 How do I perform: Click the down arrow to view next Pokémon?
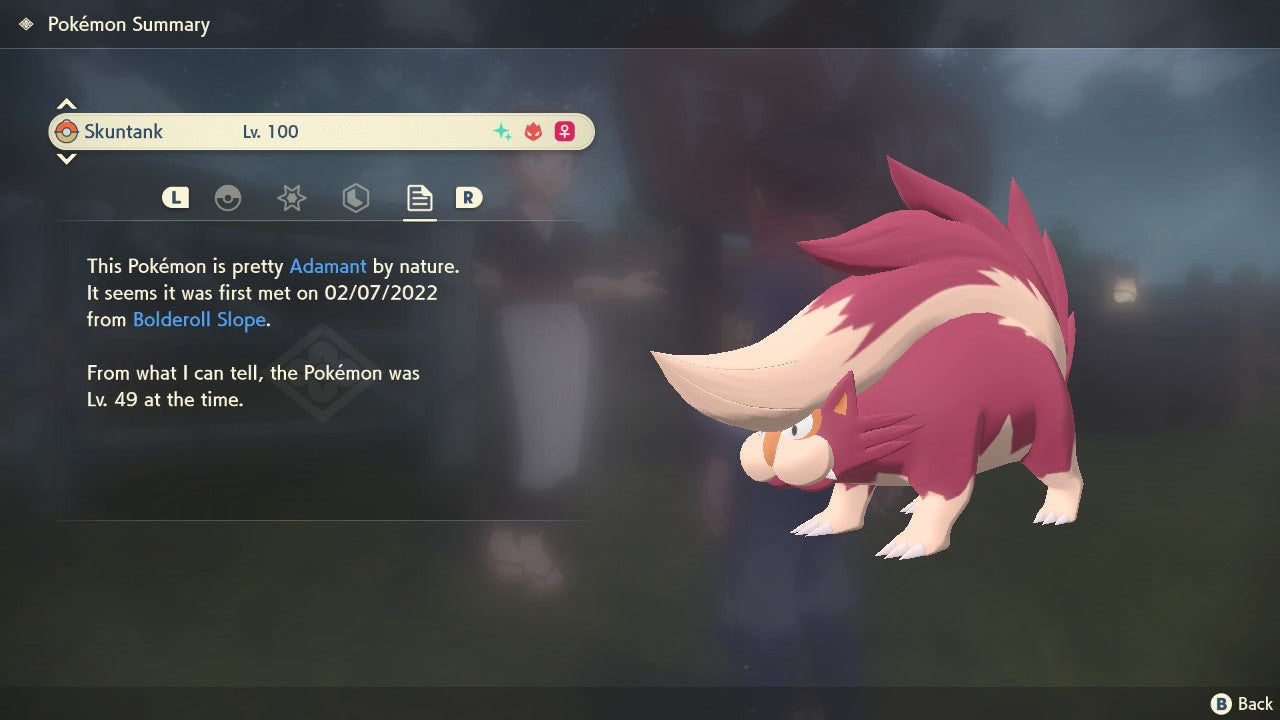[x=66, y=159]
